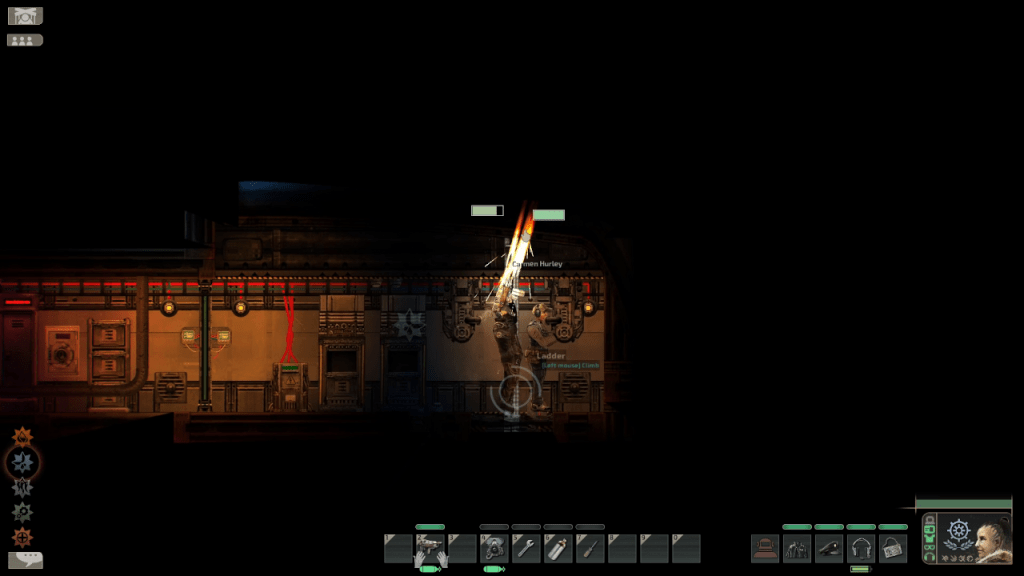The height and width of the screenshot is (576, 1024).
Task: Choose the highlighted blue star order icon
Action: click(x=22, y=462)
